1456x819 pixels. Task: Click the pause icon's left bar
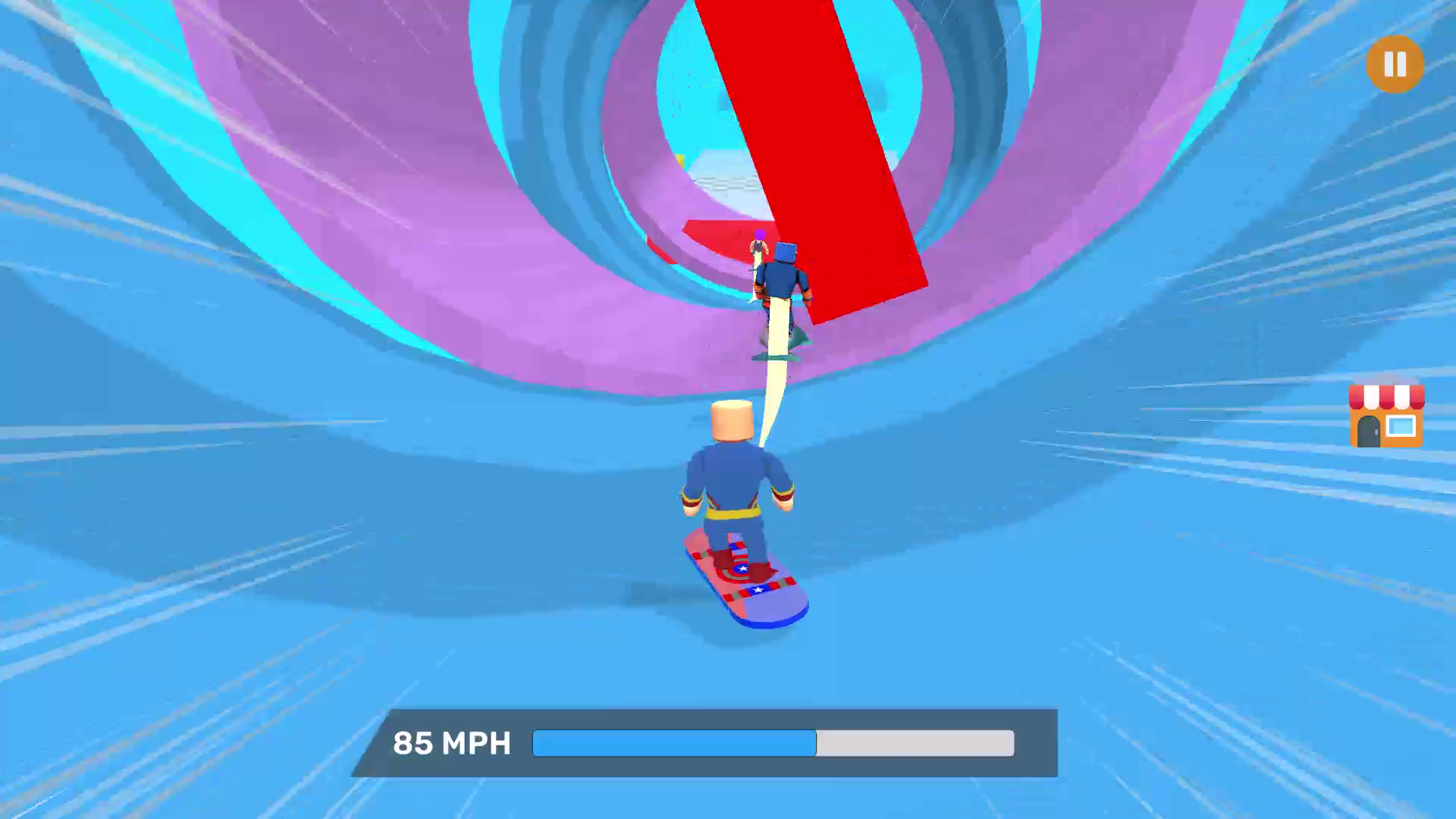tap(1388, 64)
